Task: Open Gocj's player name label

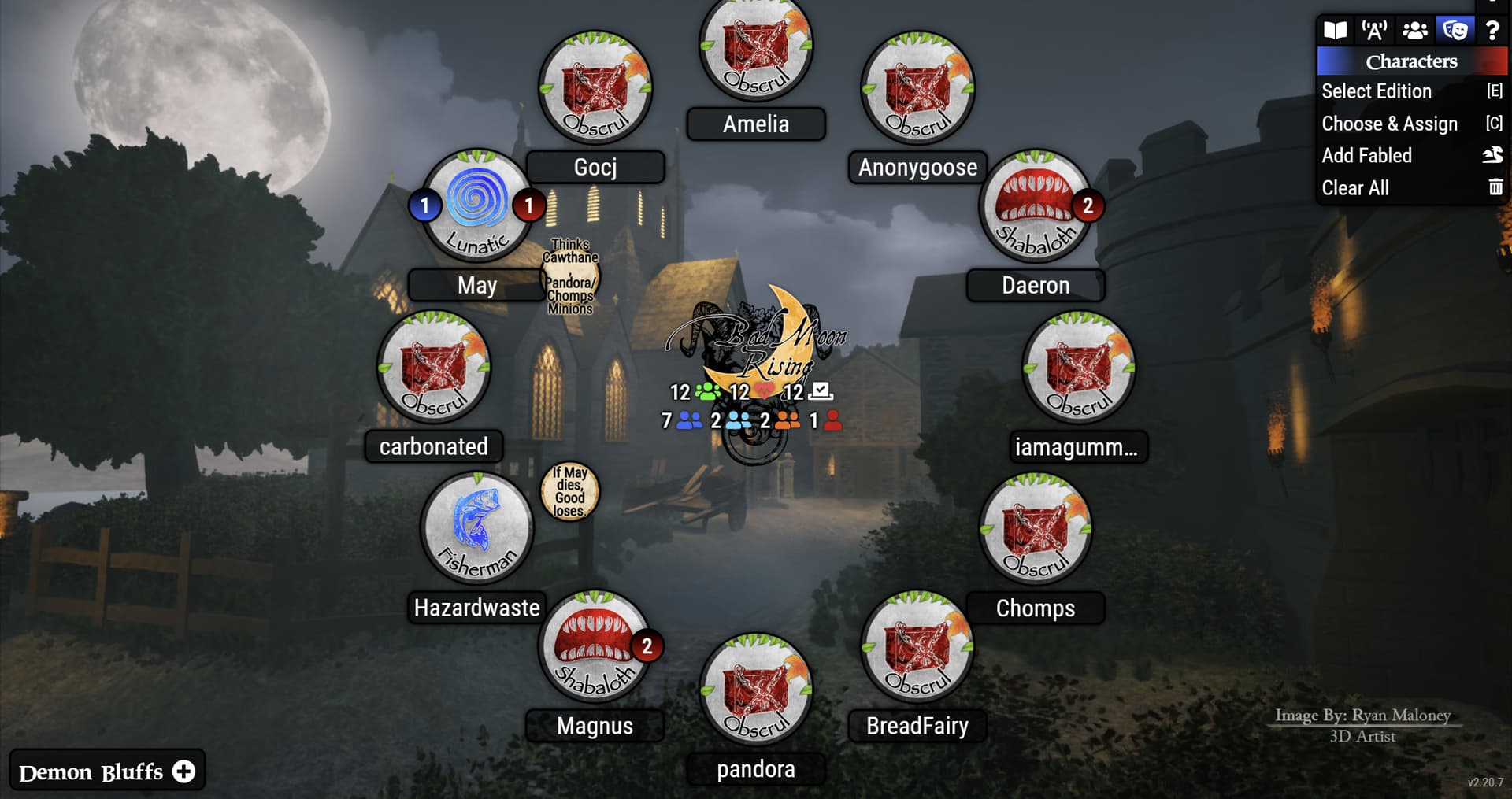Action: [595, 167]
